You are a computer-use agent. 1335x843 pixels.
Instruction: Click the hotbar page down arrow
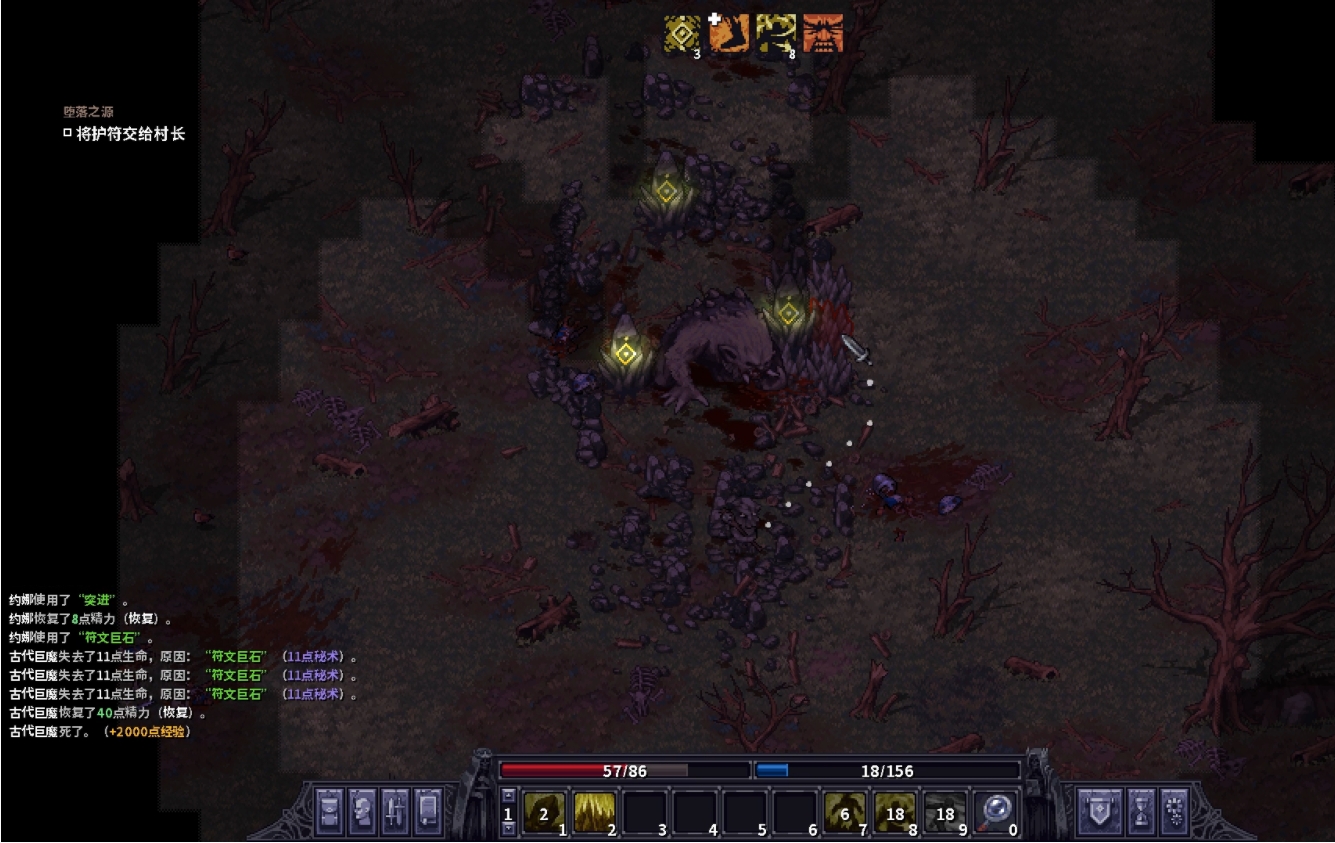(508, 829)
